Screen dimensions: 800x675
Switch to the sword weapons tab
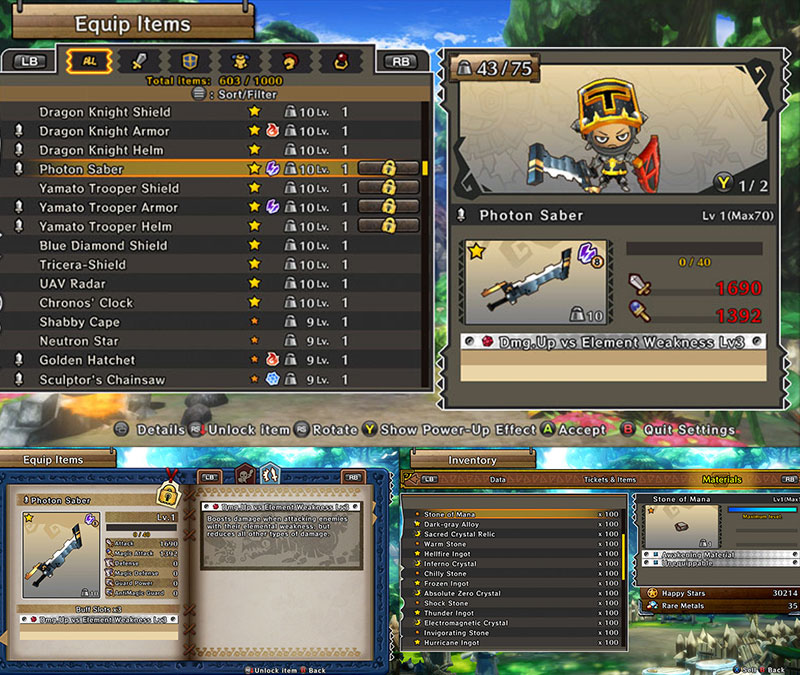(138, 60)
